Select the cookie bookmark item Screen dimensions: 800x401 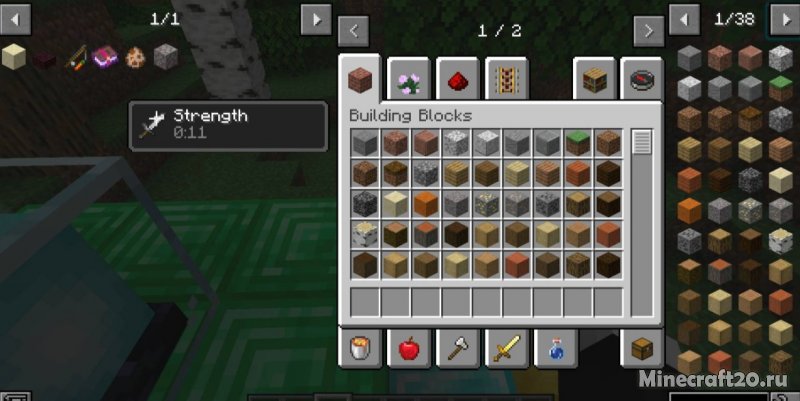tap(135, 57)
